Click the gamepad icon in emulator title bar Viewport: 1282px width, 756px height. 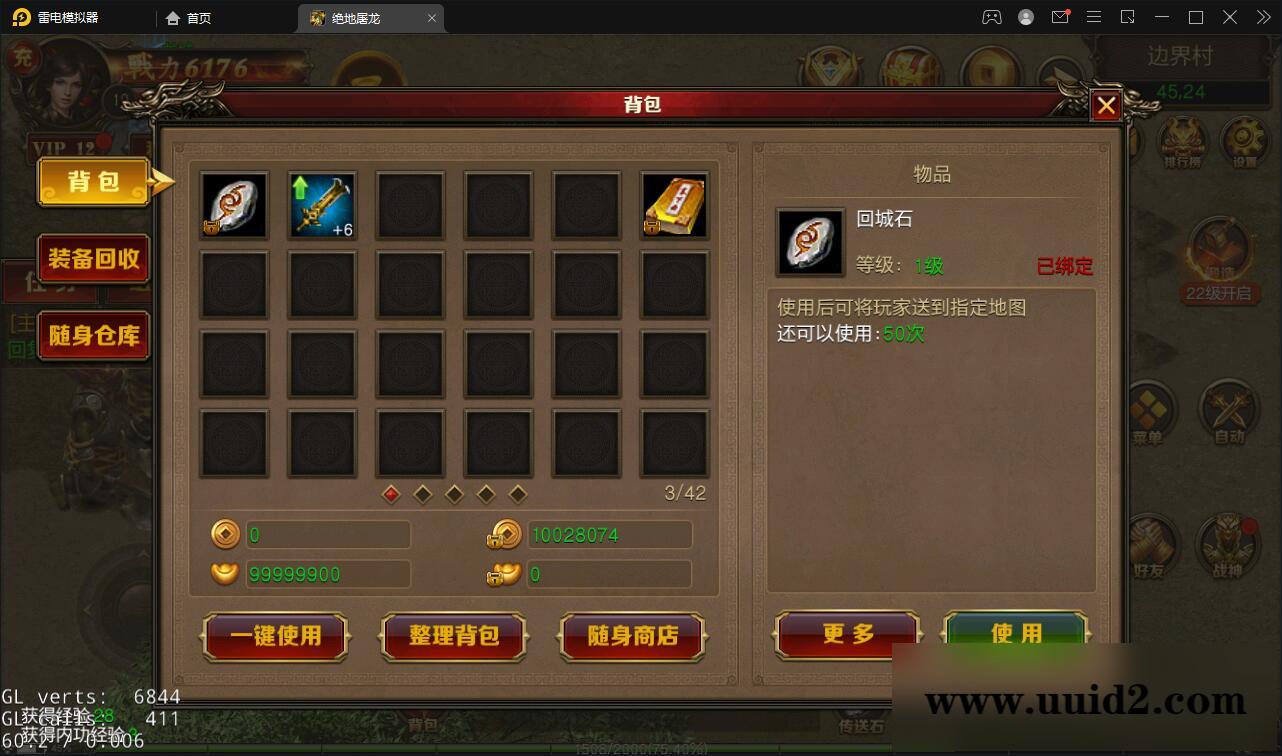click(x=991, y=17)
